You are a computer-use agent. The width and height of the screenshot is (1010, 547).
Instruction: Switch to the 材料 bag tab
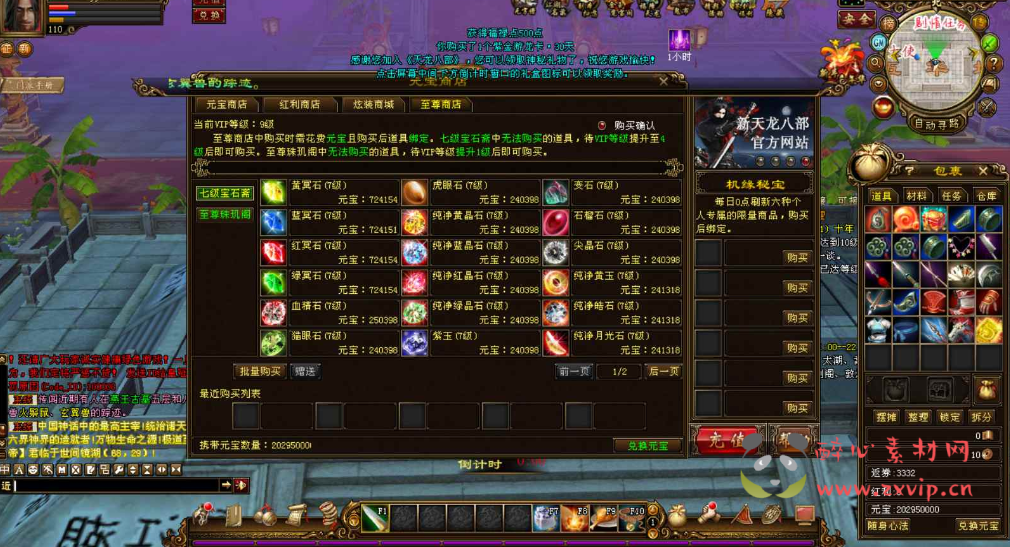click(x=915, y=196)
